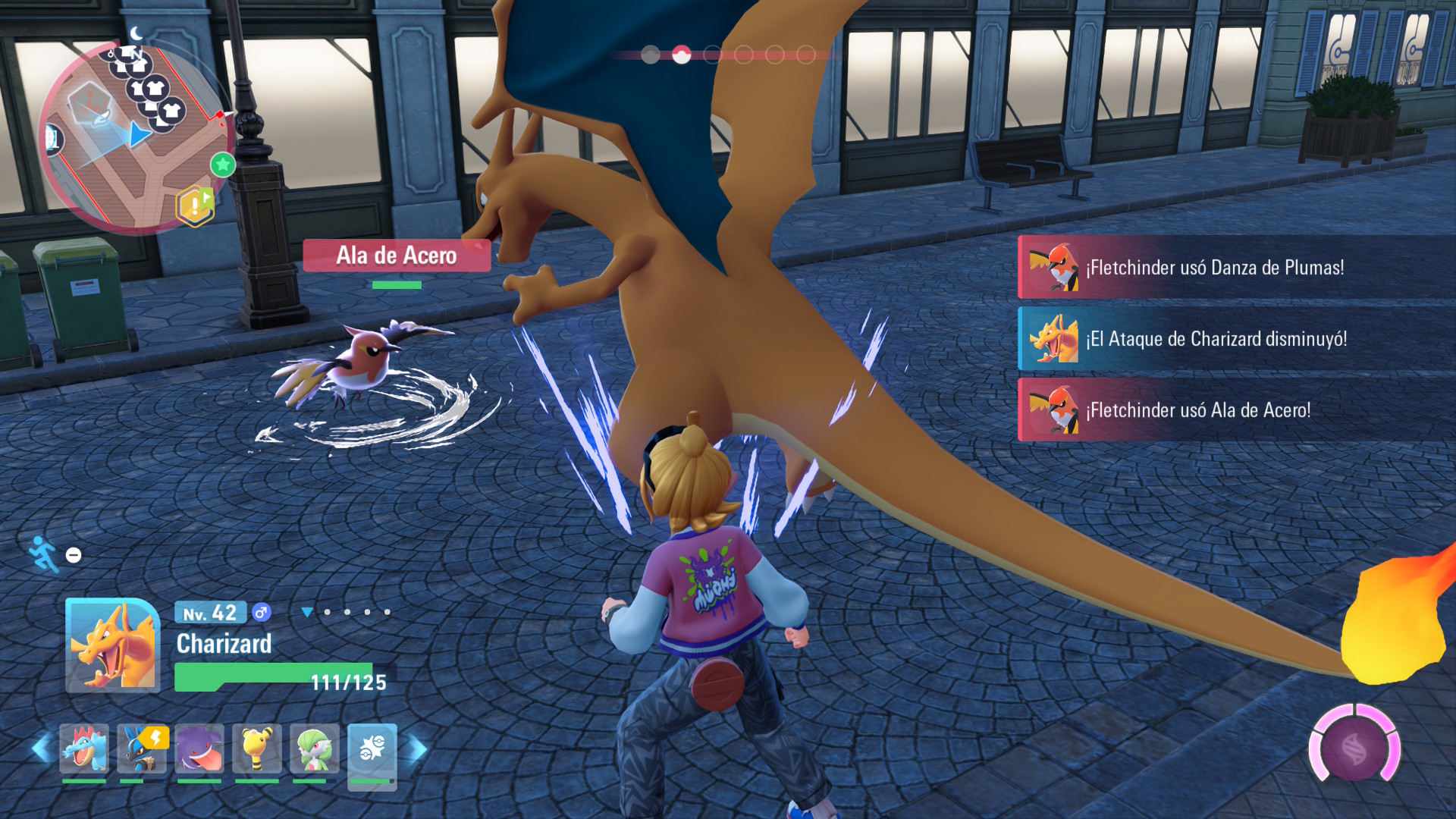1456x819 pixels.
Task: Select the "Ataque de Charizard disminuyó" log entry
Action: (1236, 339)
